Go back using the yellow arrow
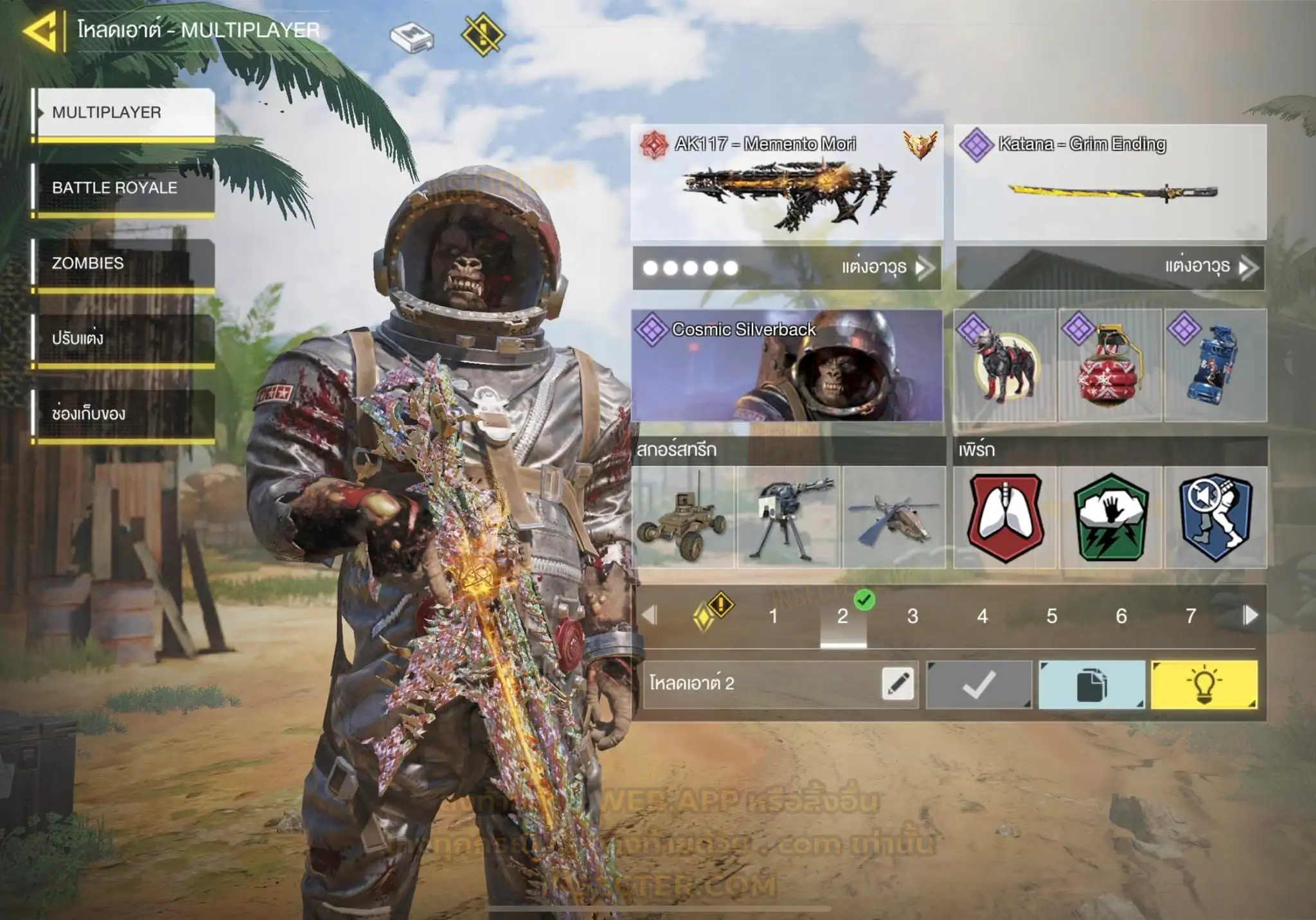This screenshot has width=1316, height=920. (41, 30)
